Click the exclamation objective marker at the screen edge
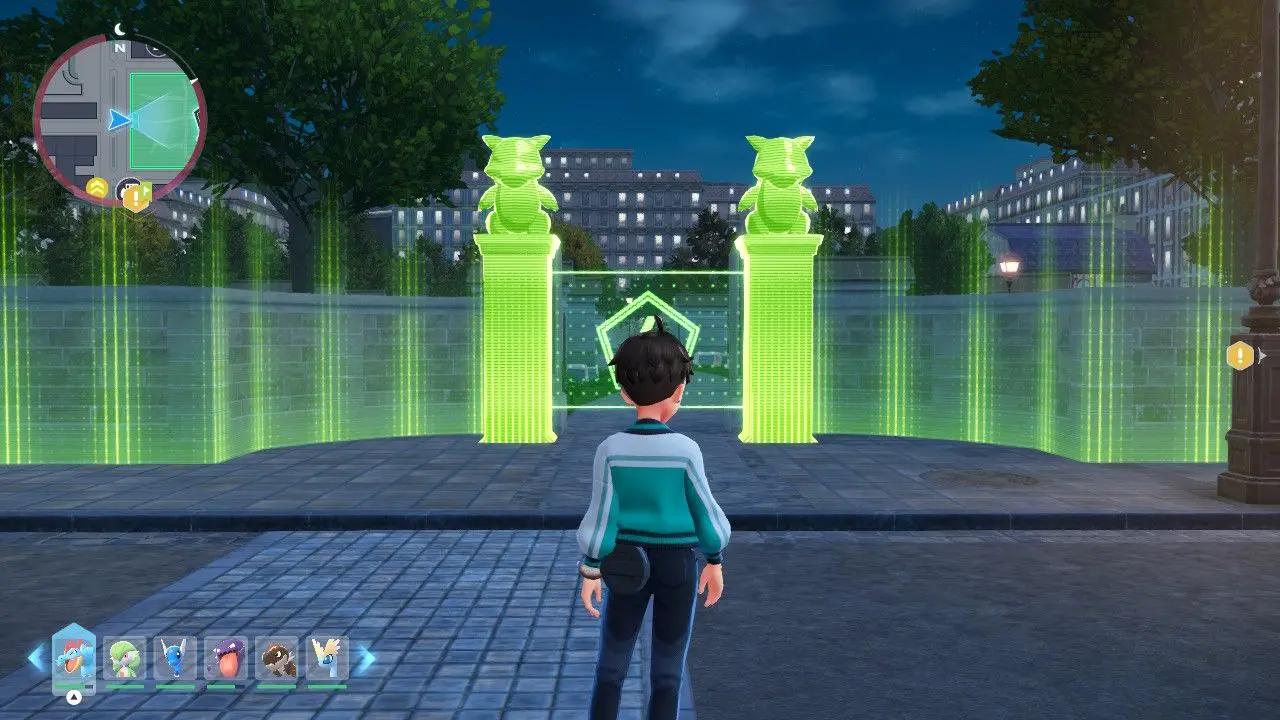The image size is (1280, 720). point(1240,355)
